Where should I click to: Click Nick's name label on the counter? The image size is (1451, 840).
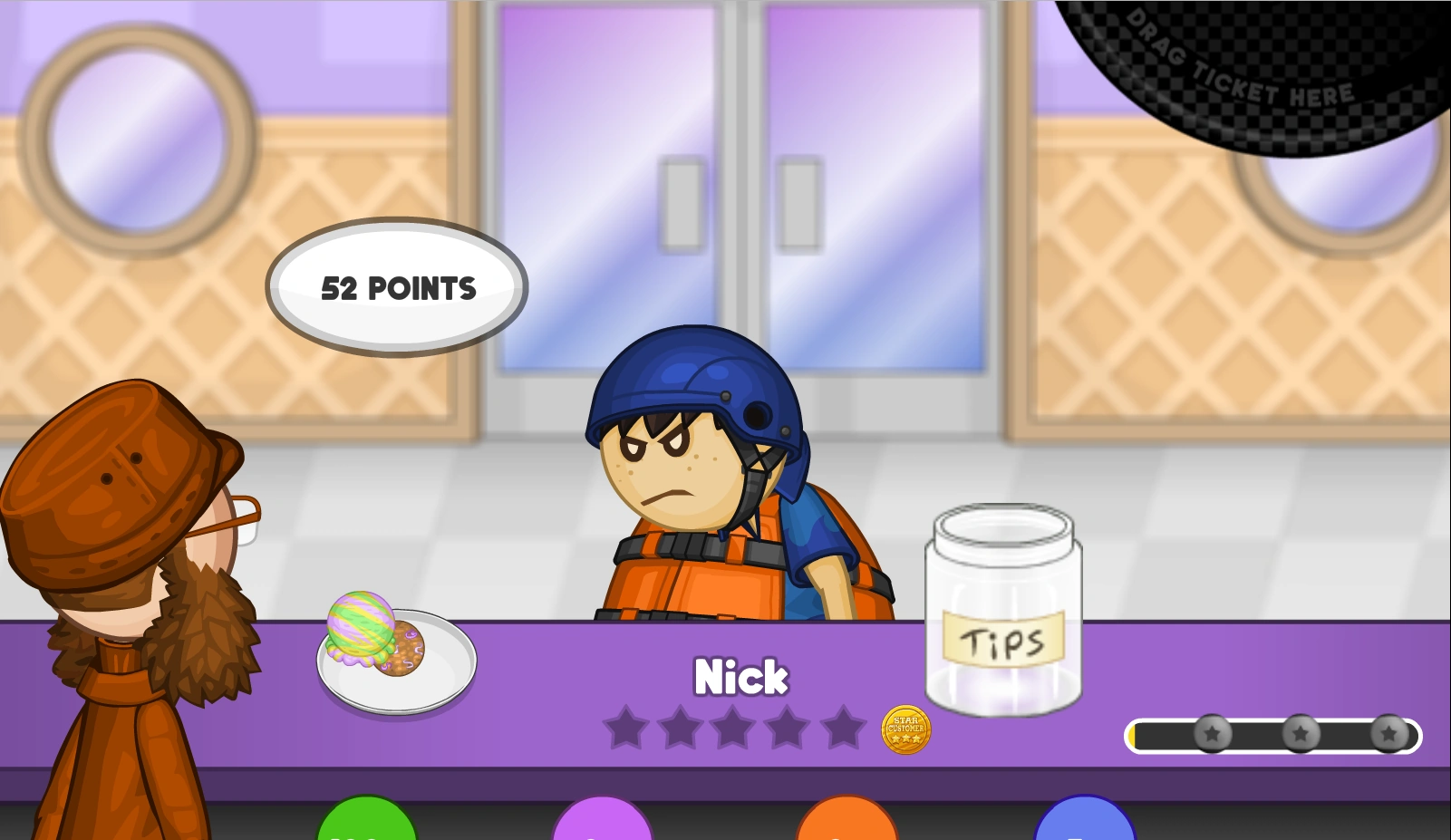pos(740,676)
